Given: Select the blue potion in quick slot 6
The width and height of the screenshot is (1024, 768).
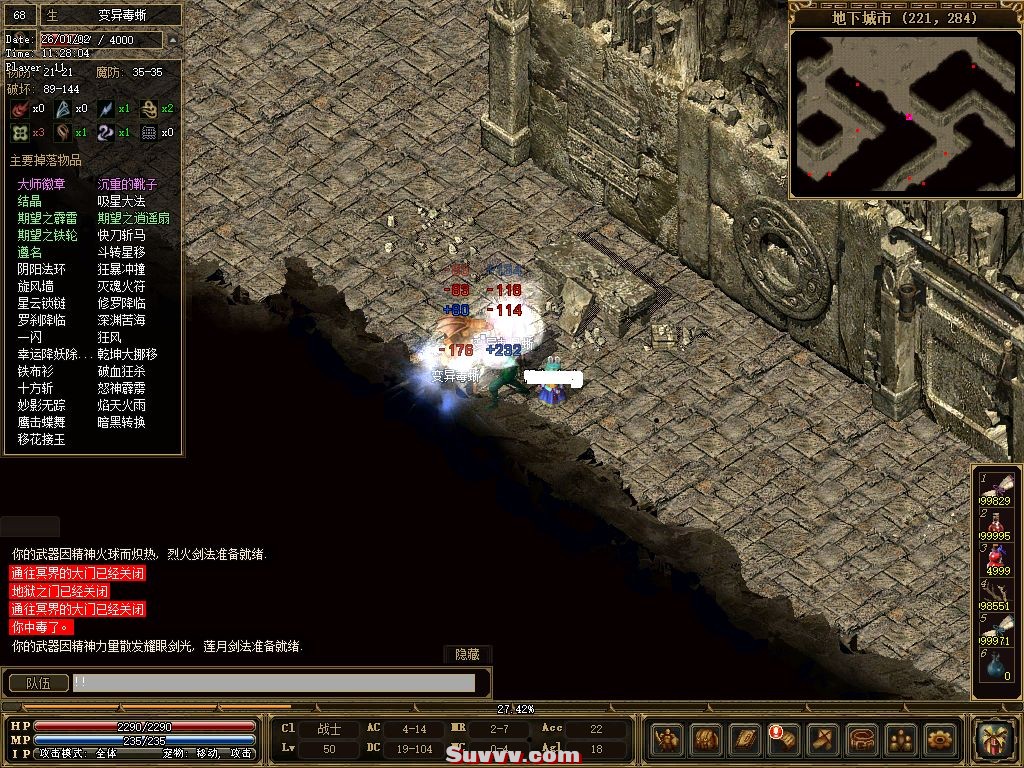Looking at the screenshot, I should coord(997,664).
